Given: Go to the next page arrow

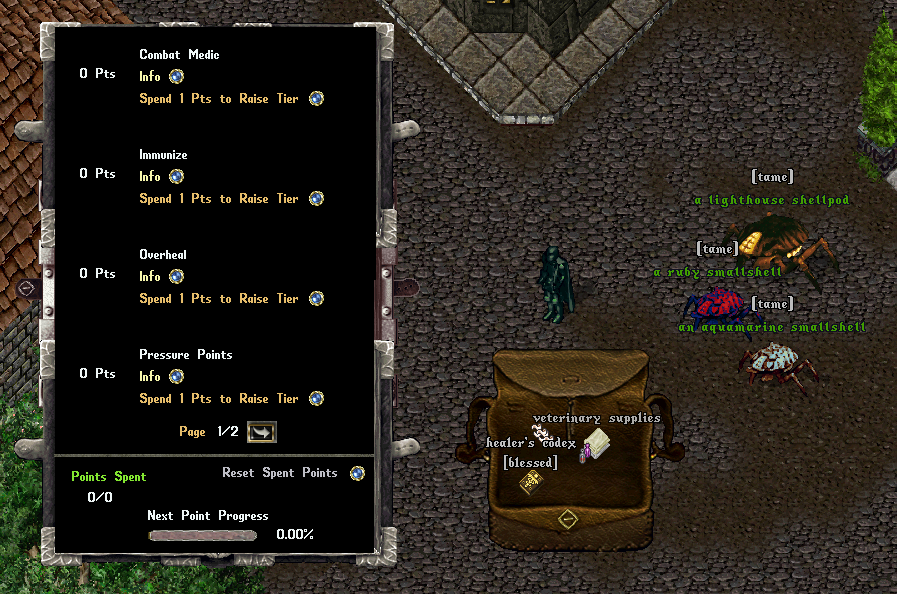Looking at the screenshot, I should click(261, 431).
